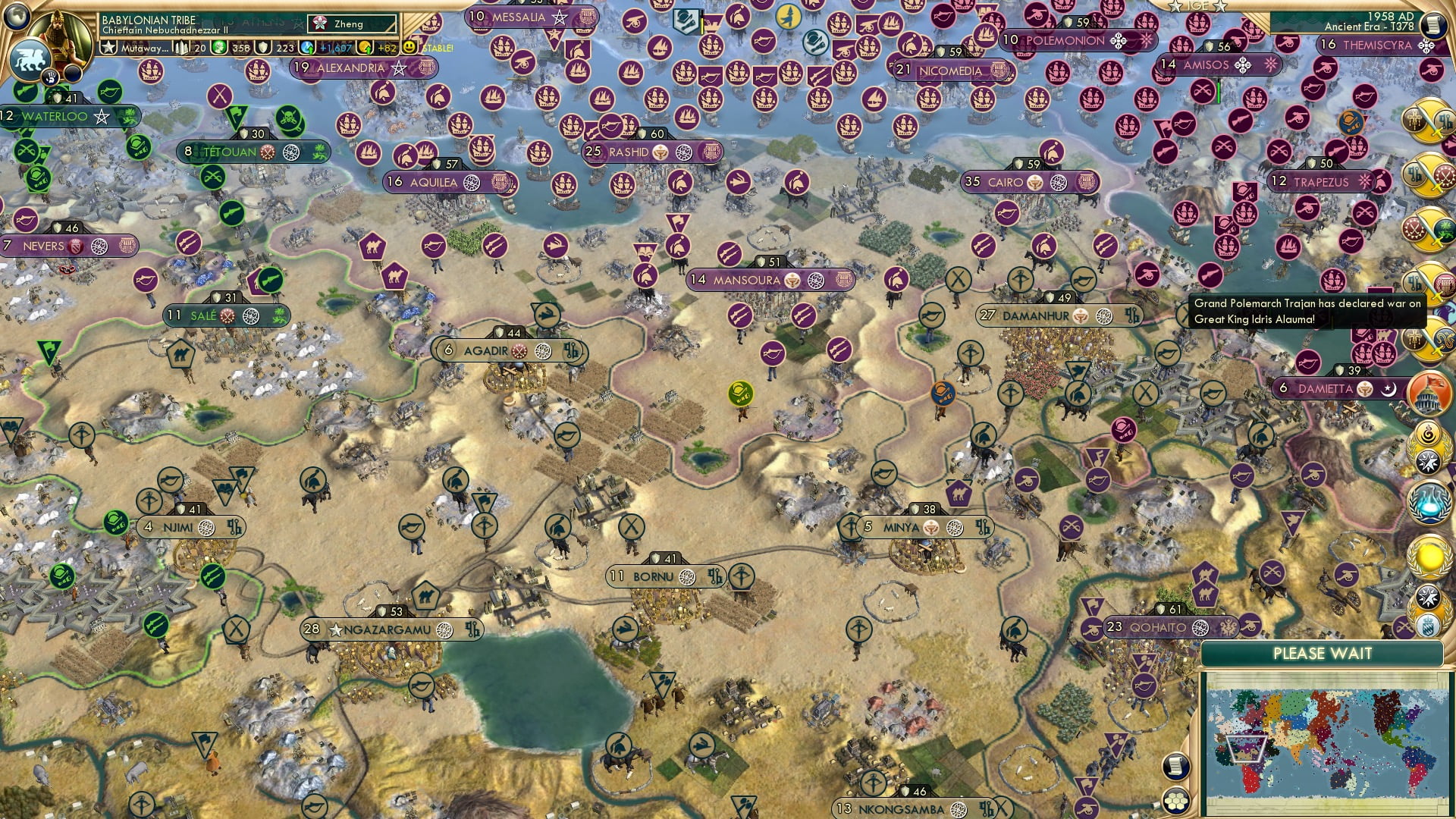The height and width of the screenshot is (819, 1456).
Task: Open the war notification above Trajan's message
Action: [1427, 282]
